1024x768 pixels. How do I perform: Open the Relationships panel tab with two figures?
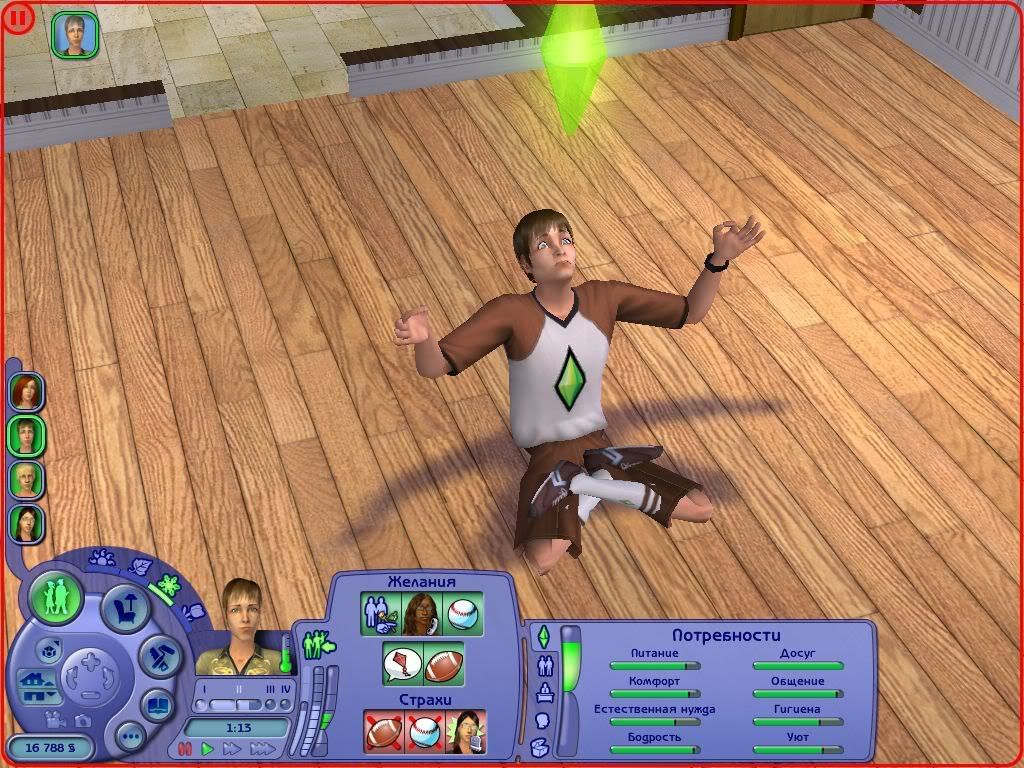(545, 664)
